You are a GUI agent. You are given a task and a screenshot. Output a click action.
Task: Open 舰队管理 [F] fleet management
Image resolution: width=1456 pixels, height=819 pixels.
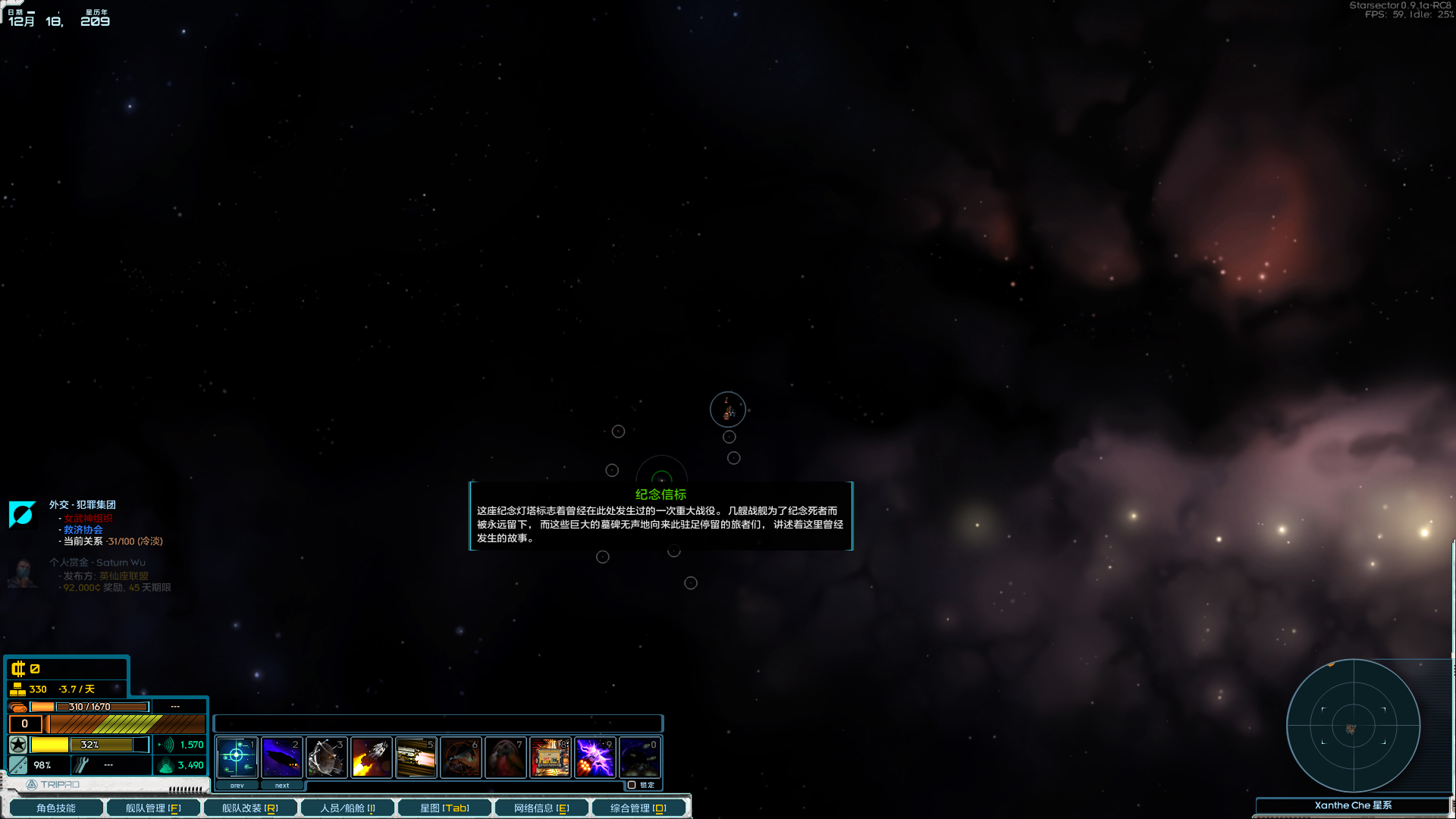[x=152, y=807]
